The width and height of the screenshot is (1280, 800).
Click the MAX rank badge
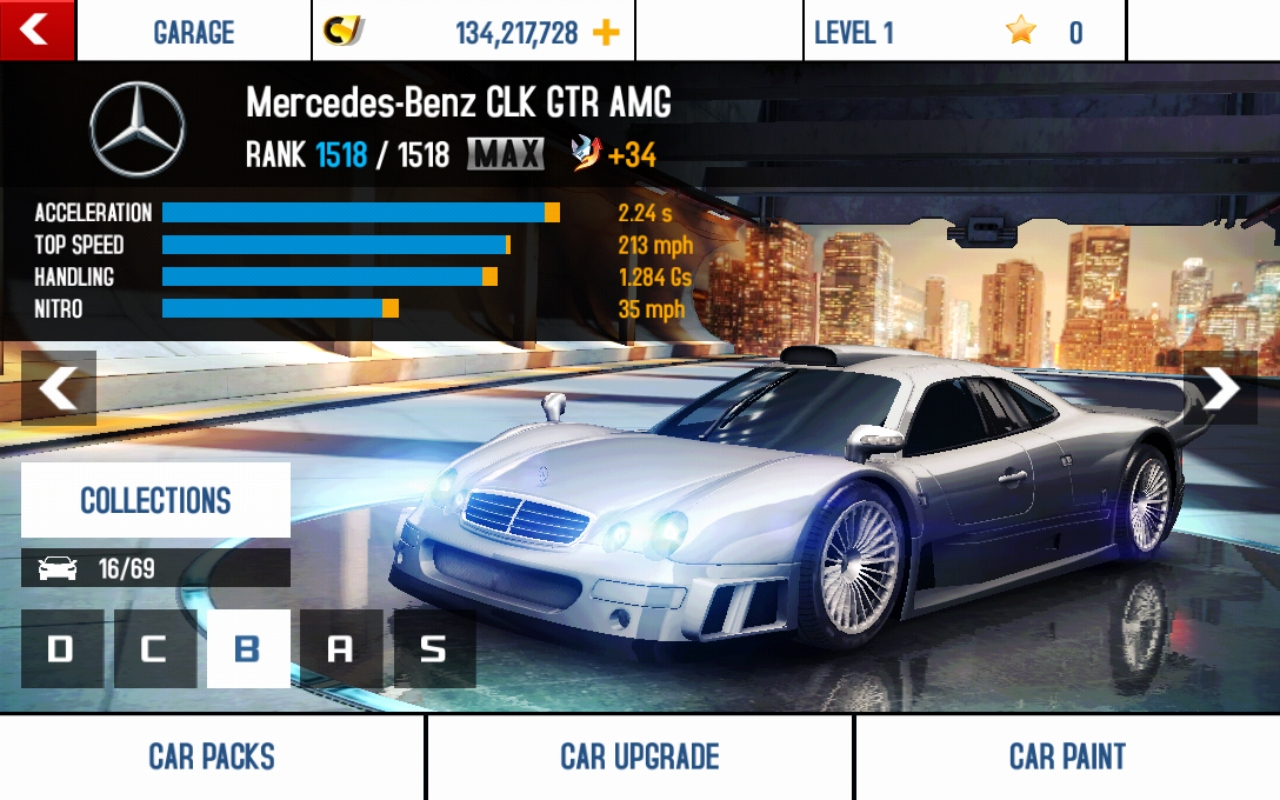(x=505, y=153)
